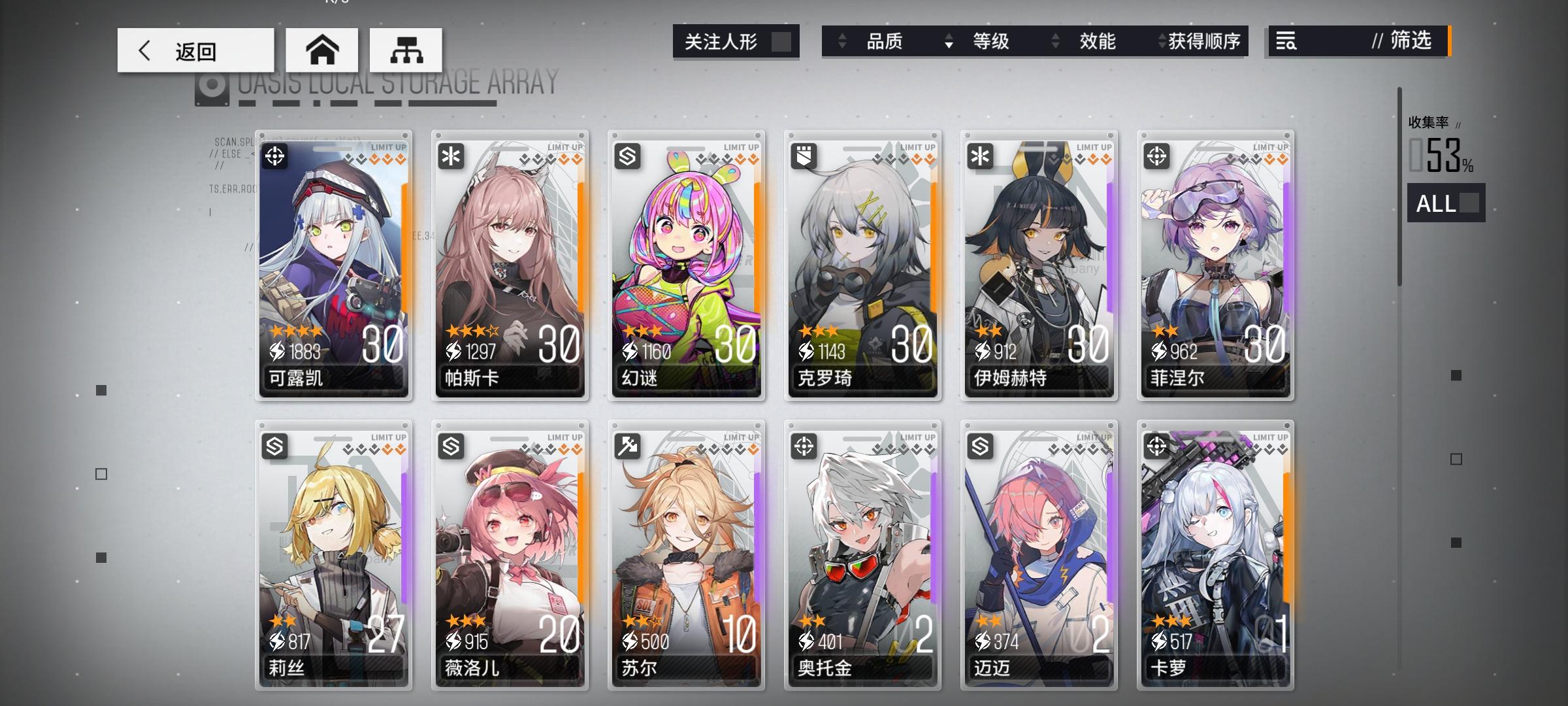Open the home screen icon in top bar

point(323,50)
